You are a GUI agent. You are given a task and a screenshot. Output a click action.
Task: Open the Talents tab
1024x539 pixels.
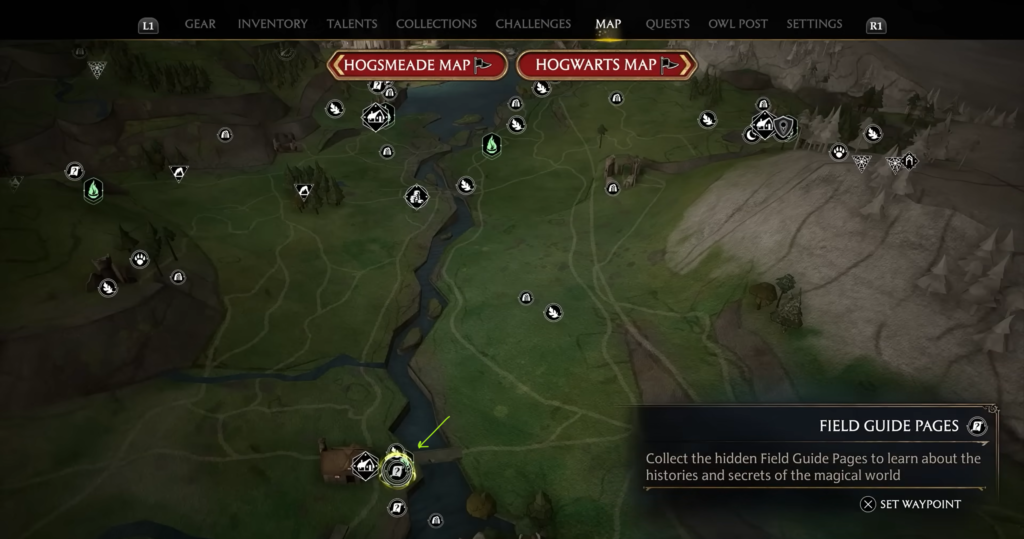[352, 24]
